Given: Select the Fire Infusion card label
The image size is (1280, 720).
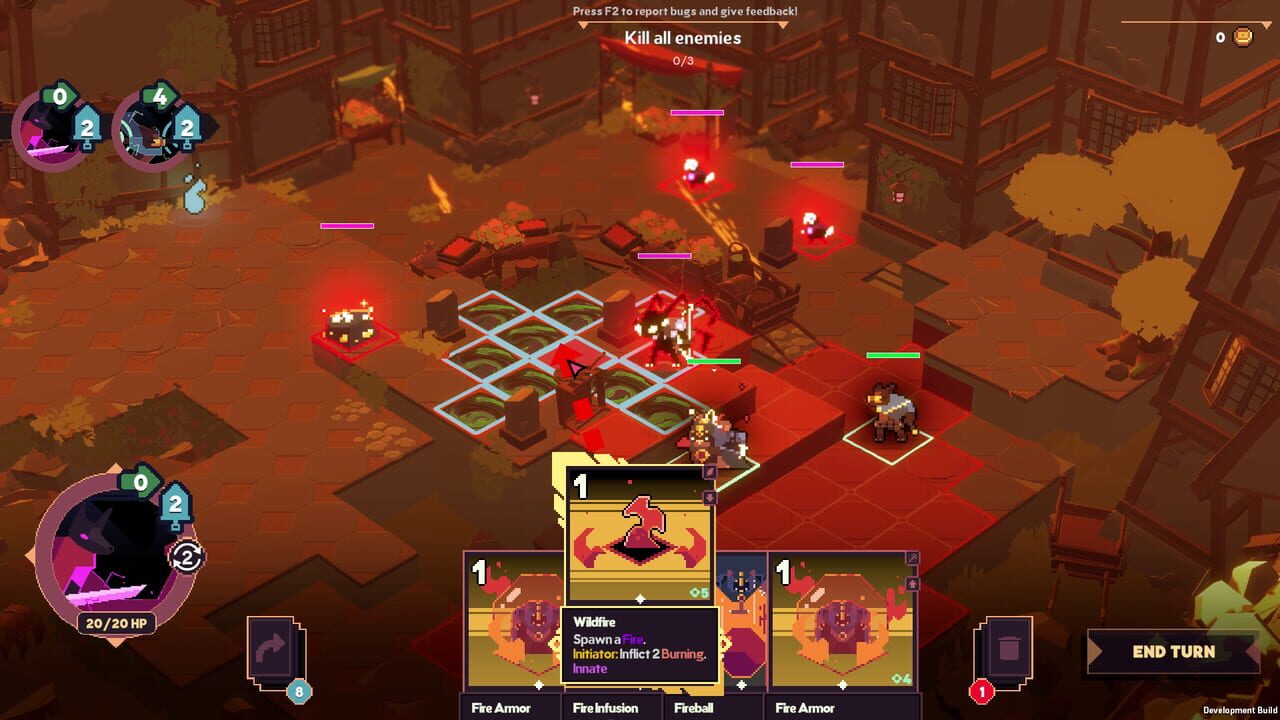Looking at the screenshot, I should pyautogui.click(x=603, y=707).
